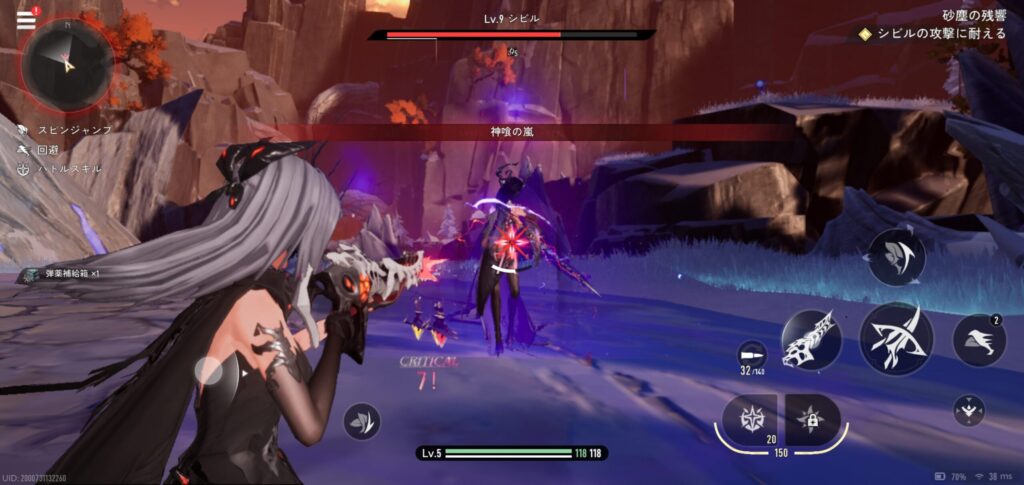Select the quest tracker about enduring シビル's attacks
Viewport: 1024px width, 485px height.
[x=928, y=34]
